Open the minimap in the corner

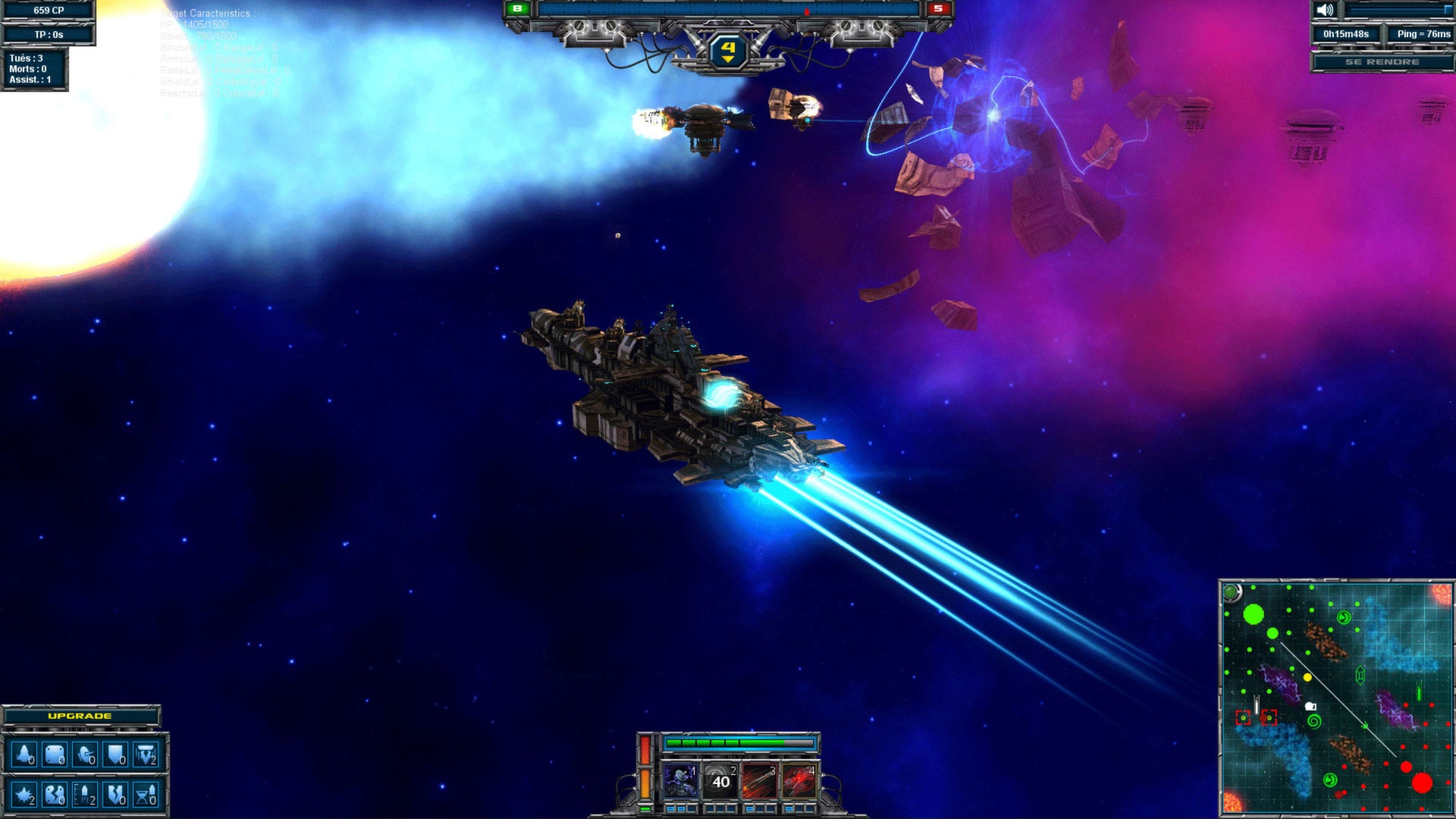(1336, 698)
